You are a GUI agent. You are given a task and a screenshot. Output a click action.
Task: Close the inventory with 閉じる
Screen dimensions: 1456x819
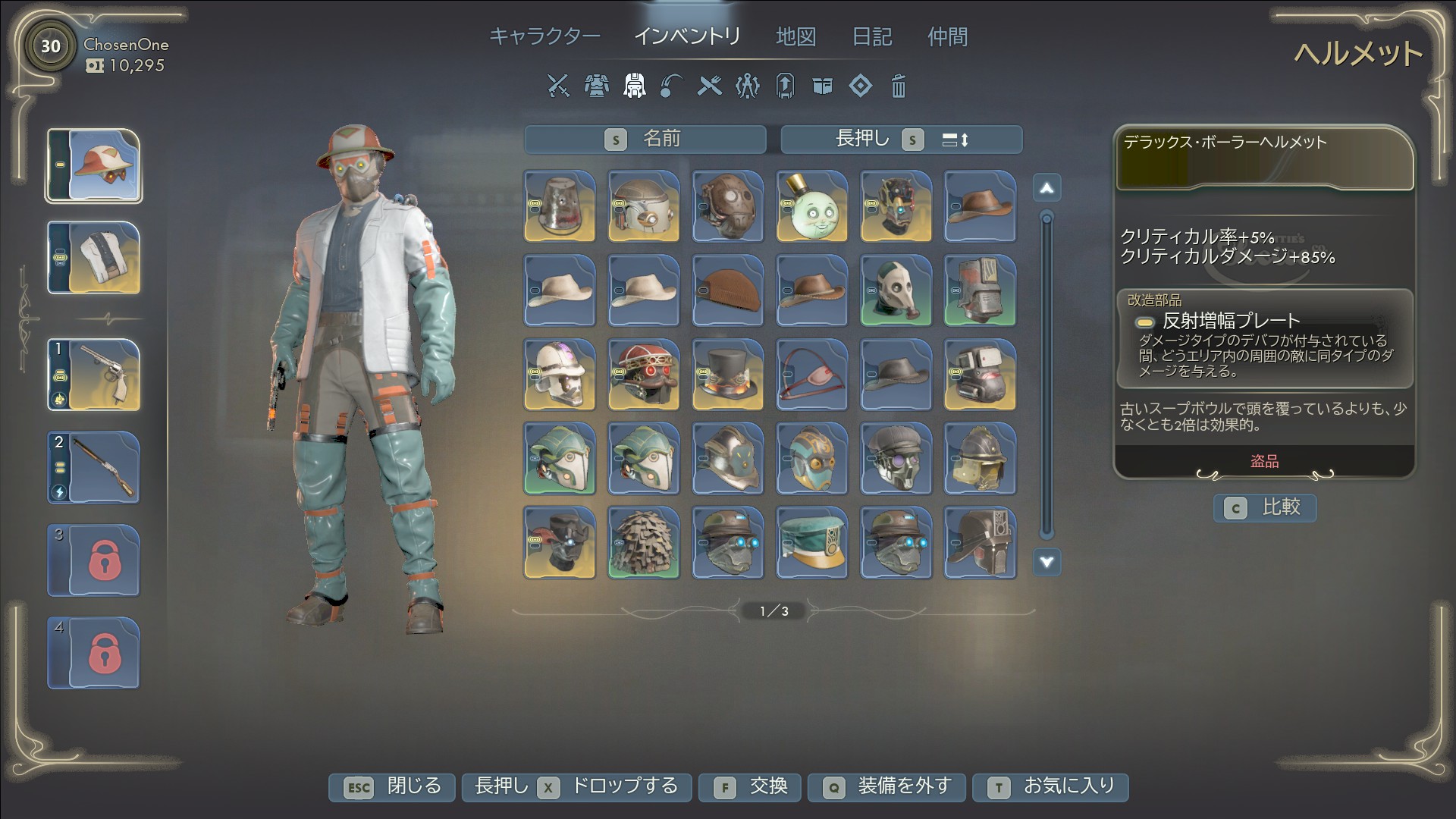392,786
